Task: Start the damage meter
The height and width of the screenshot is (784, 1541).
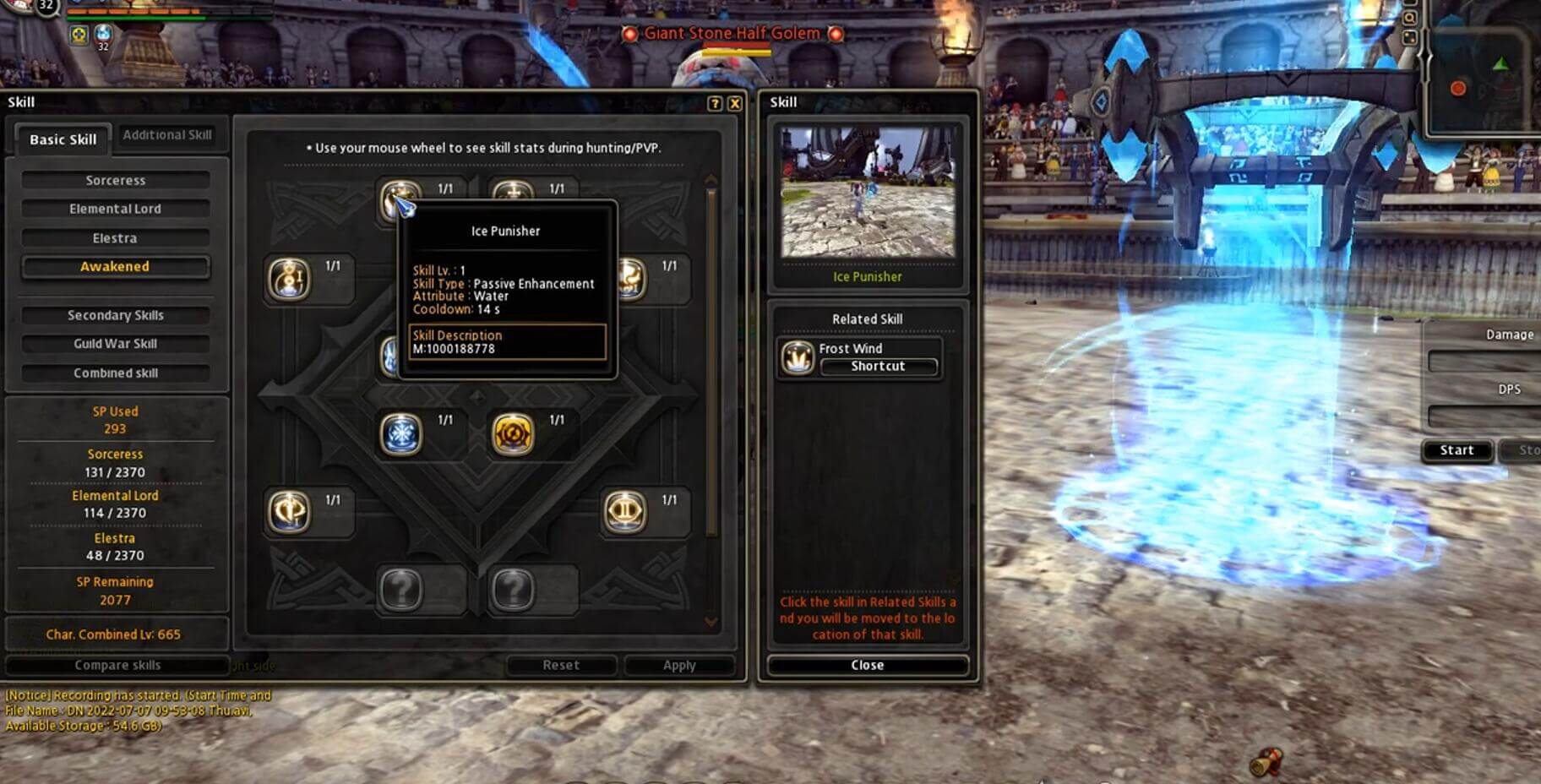Action: [1457, 450]
